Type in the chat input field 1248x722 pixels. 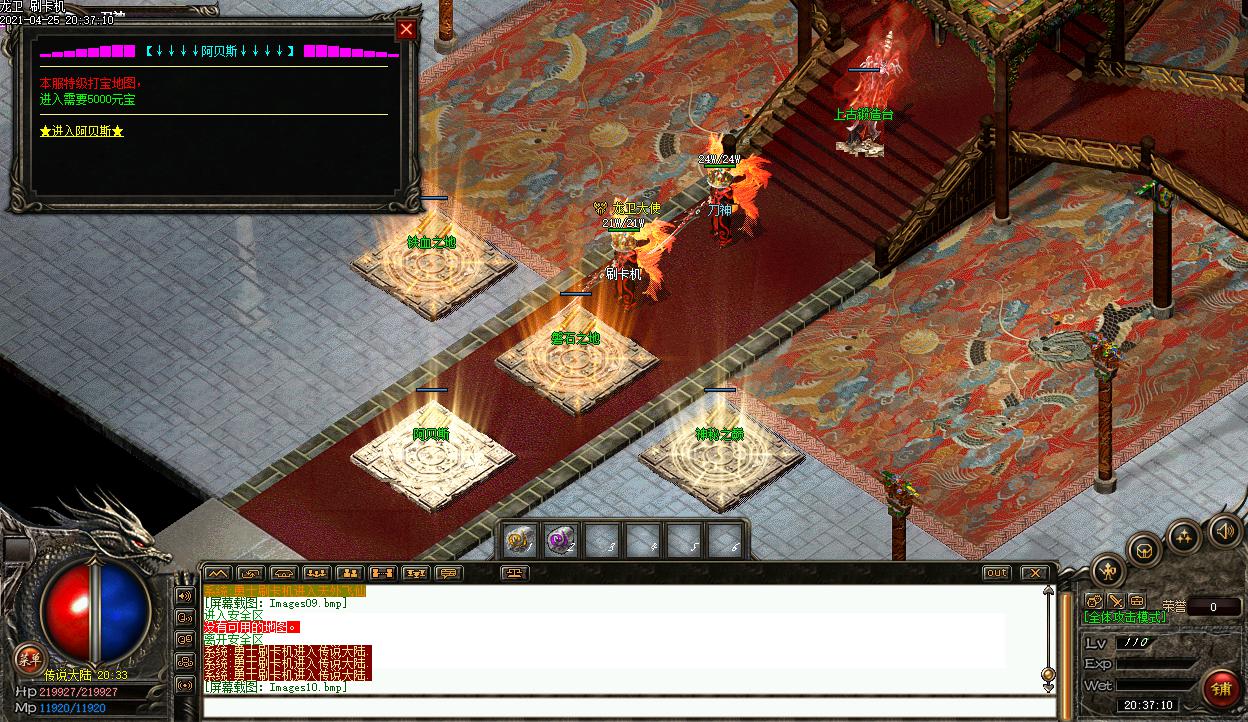coord(628,708)
